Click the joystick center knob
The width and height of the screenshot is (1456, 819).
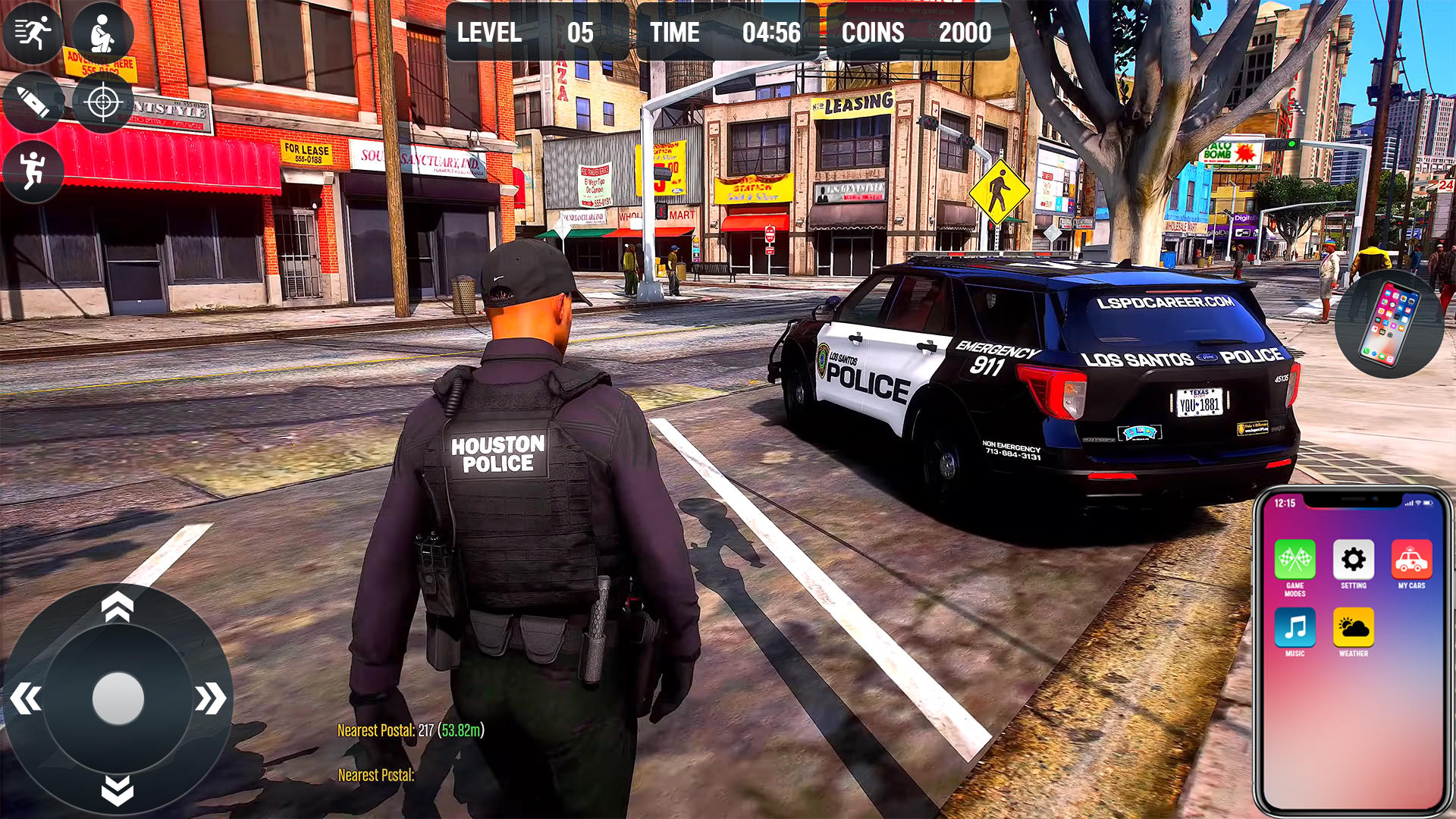click(118, 698)
